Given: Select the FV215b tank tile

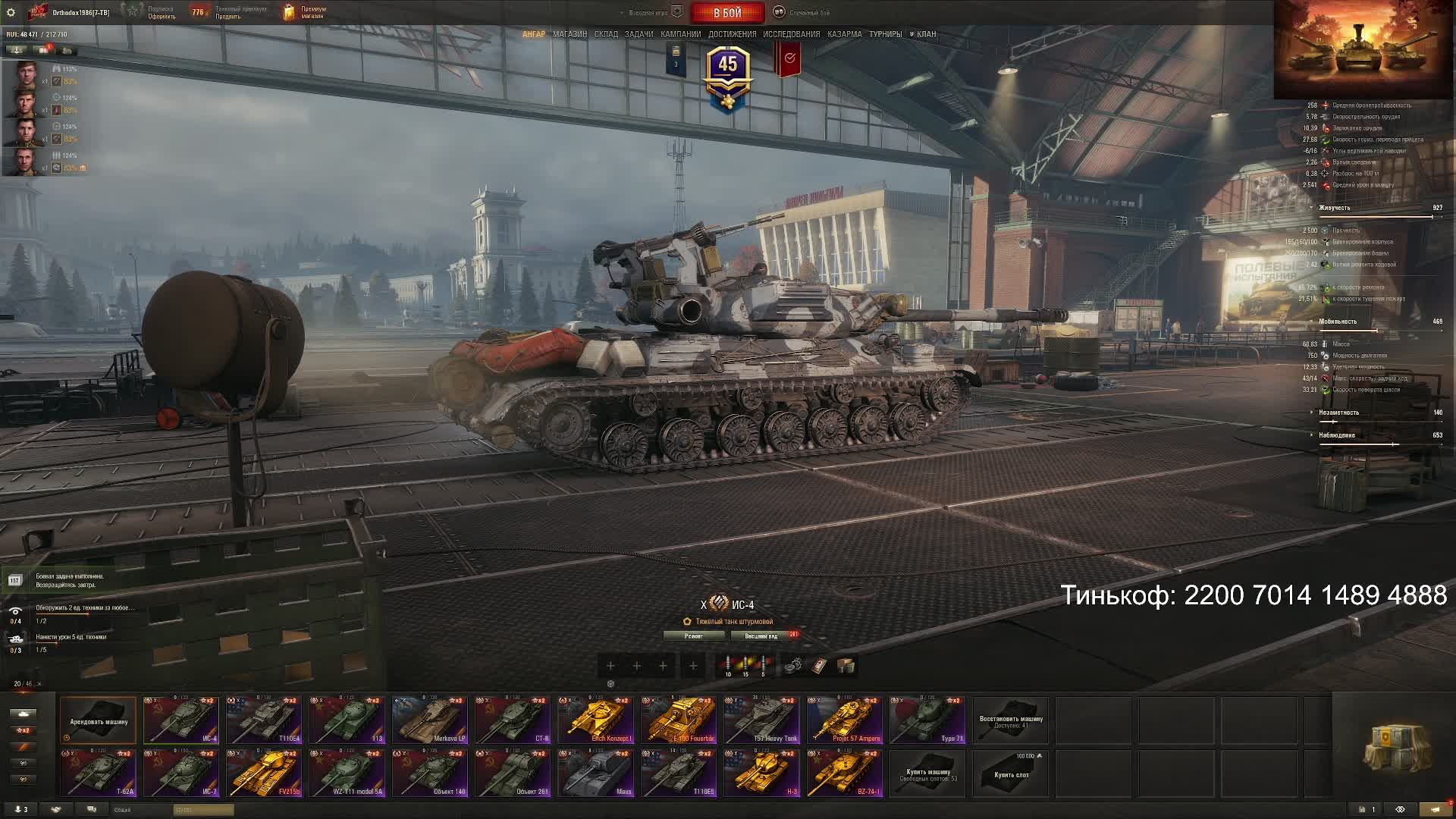Looking at the screenshot, I should 264,773.
